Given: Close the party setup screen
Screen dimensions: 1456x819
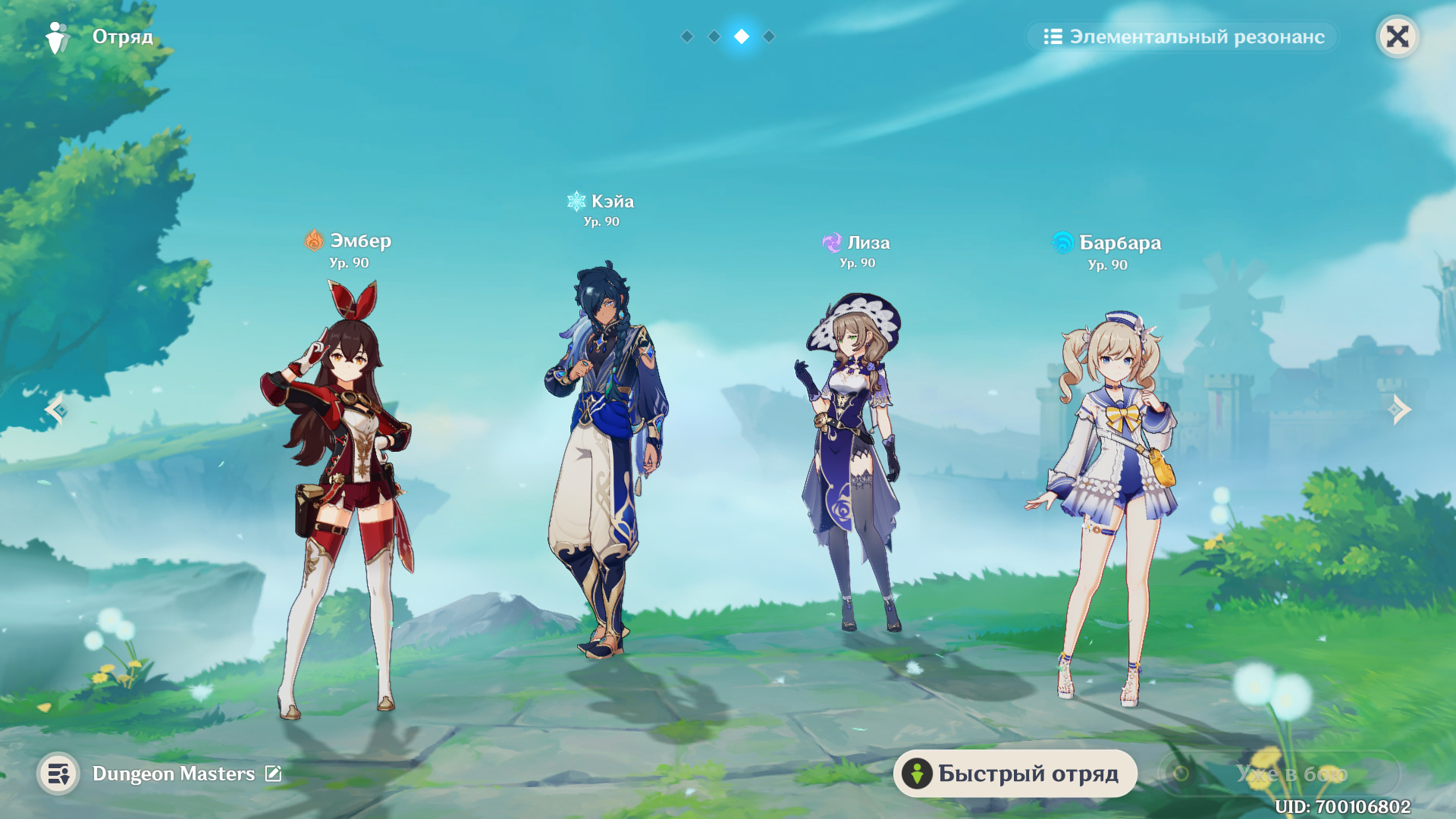Looking at the screenshot, I should tap(1397, 36).
